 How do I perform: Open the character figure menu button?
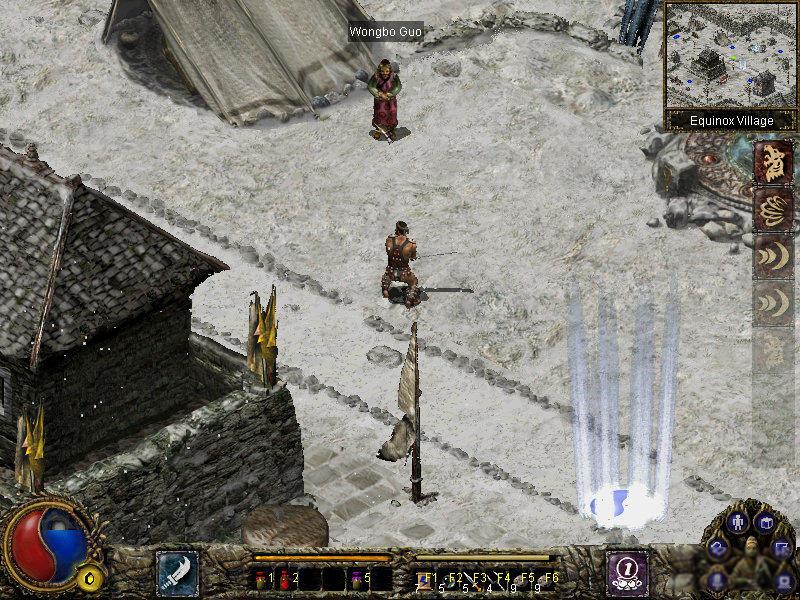pos(738,522)
